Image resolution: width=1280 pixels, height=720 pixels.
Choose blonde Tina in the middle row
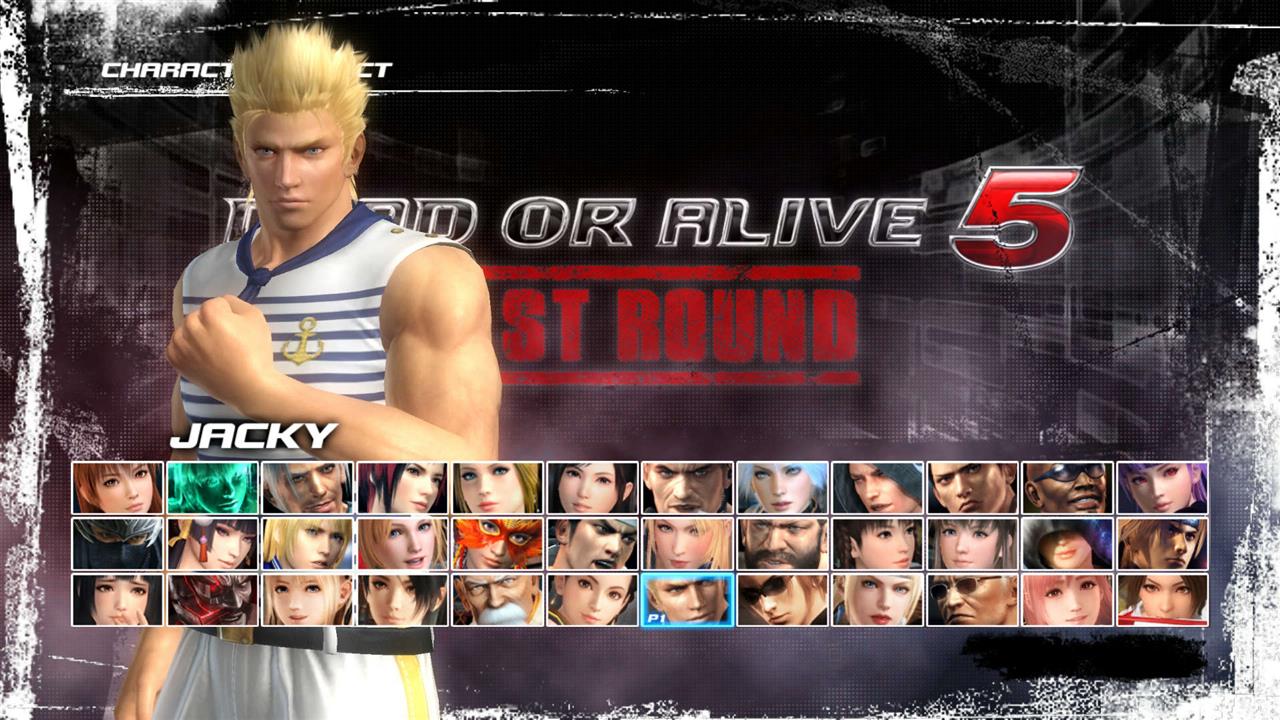[x=400, y=545]
